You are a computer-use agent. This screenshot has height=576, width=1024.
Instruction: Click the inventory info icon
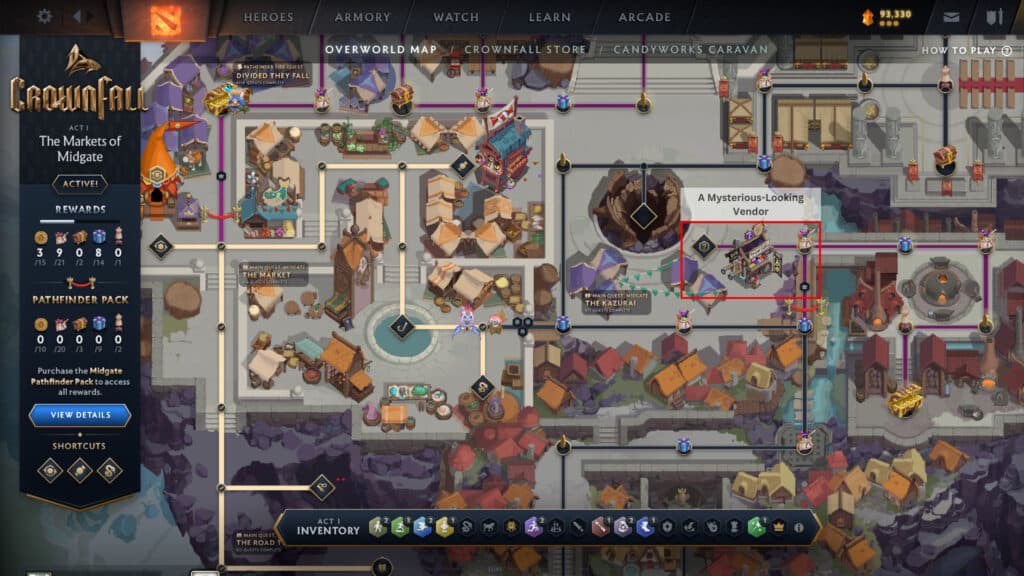click(798, 527)
